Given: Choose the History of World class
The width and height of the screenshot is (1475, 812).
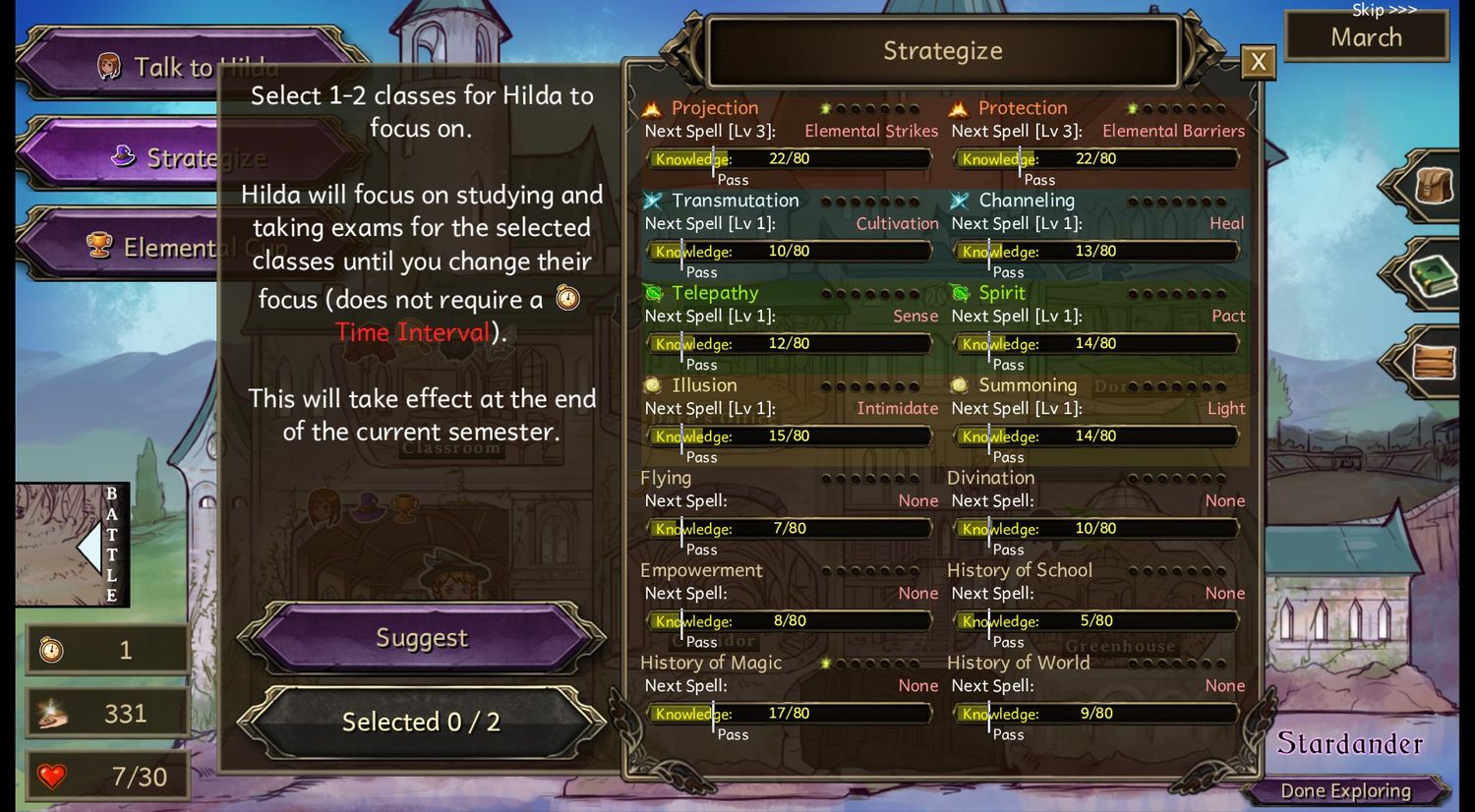Looking at the screenshot, I should coord(1018,663).
